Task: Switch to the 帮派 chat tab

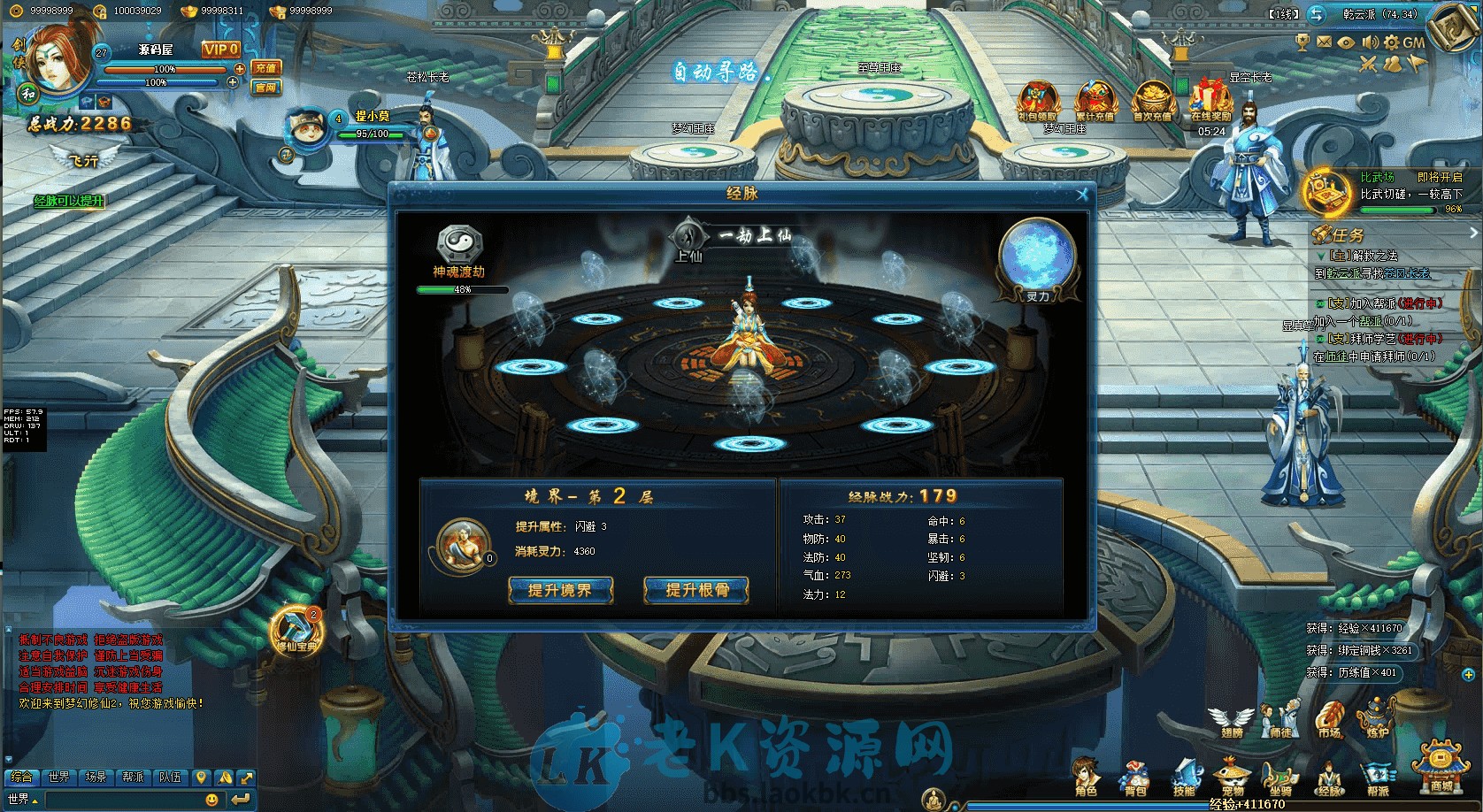Action: pos(133,778)
